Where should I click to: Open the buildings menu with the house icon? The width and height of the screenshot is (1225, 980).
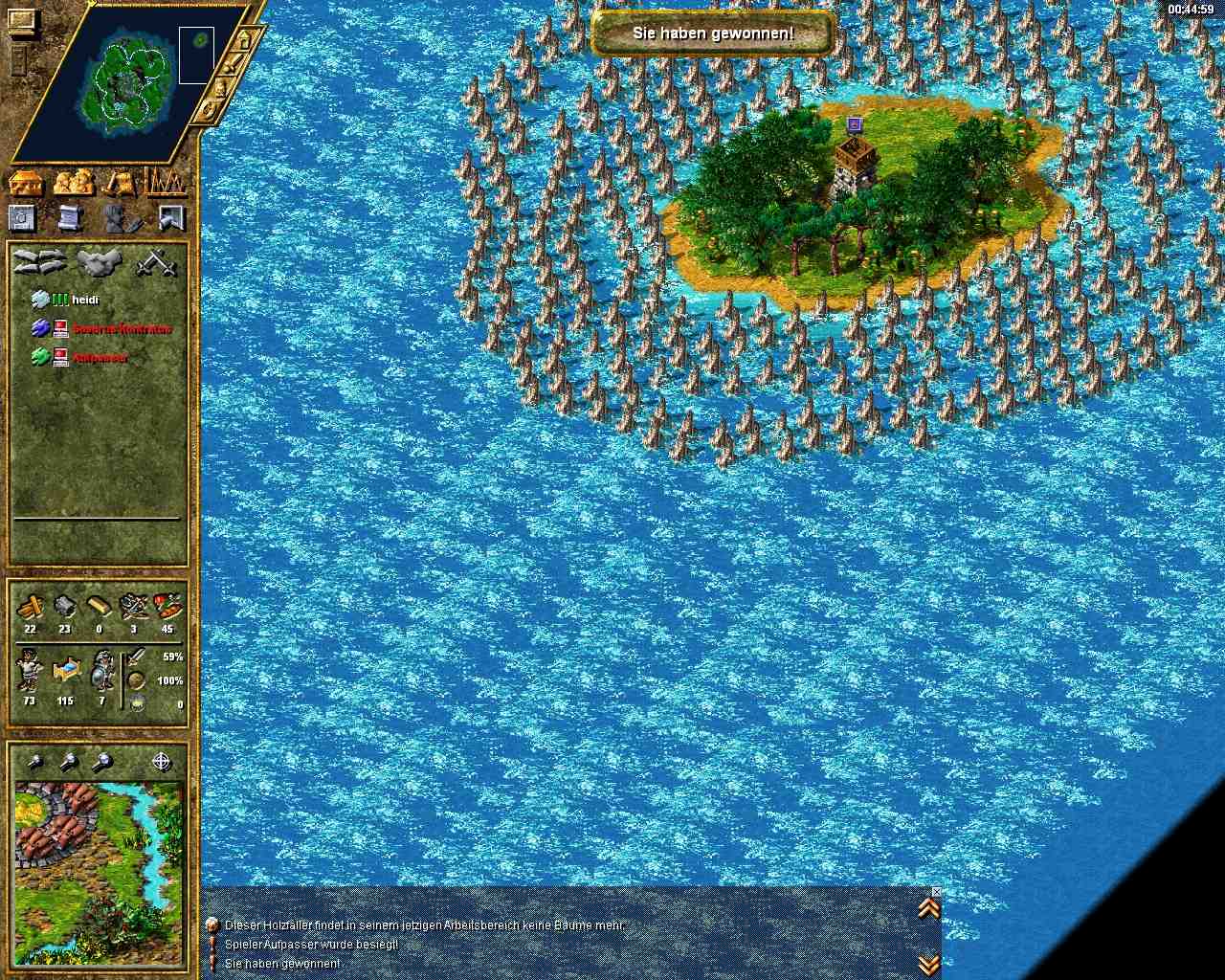coord(25,182)
